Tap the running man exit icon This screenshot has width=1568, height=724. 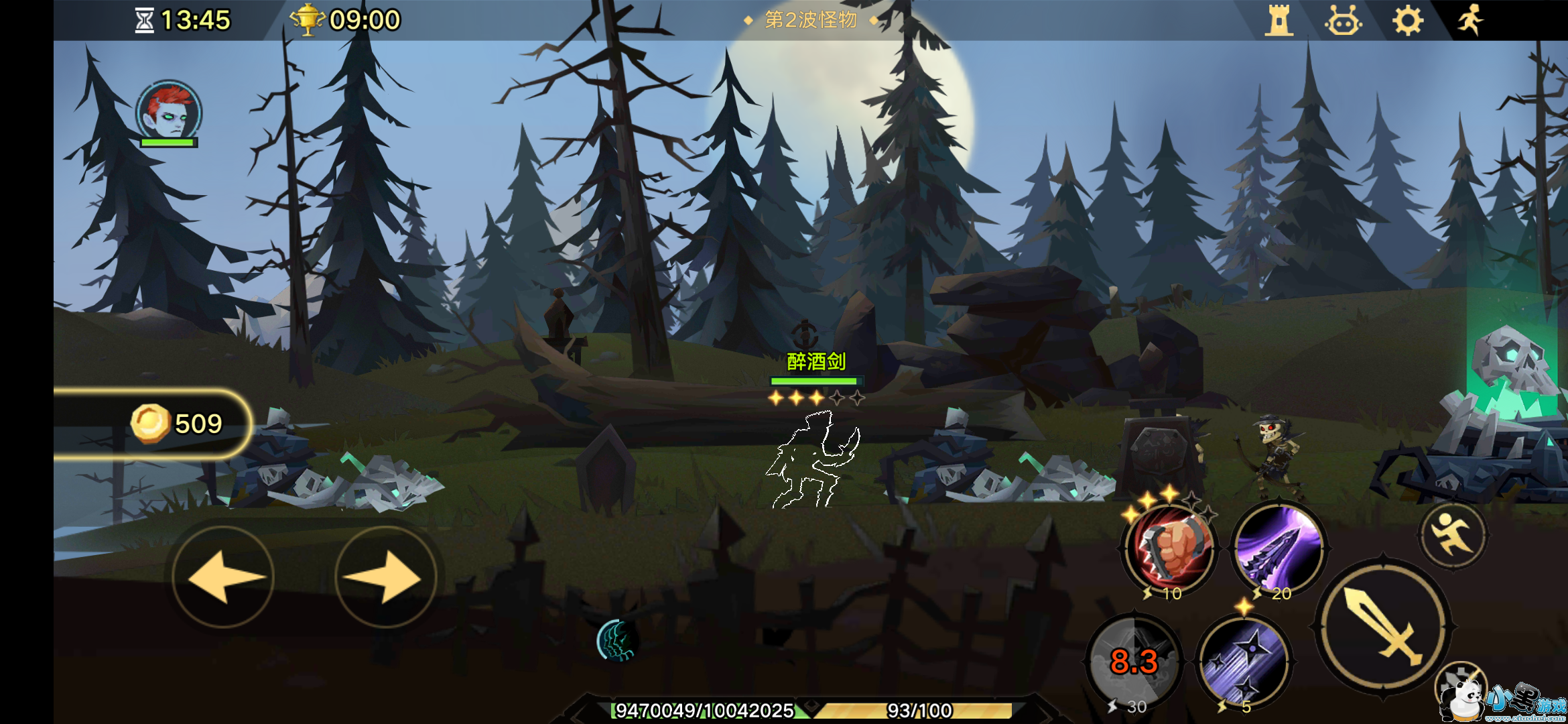pyautogui.click(x=1470, y=19)
